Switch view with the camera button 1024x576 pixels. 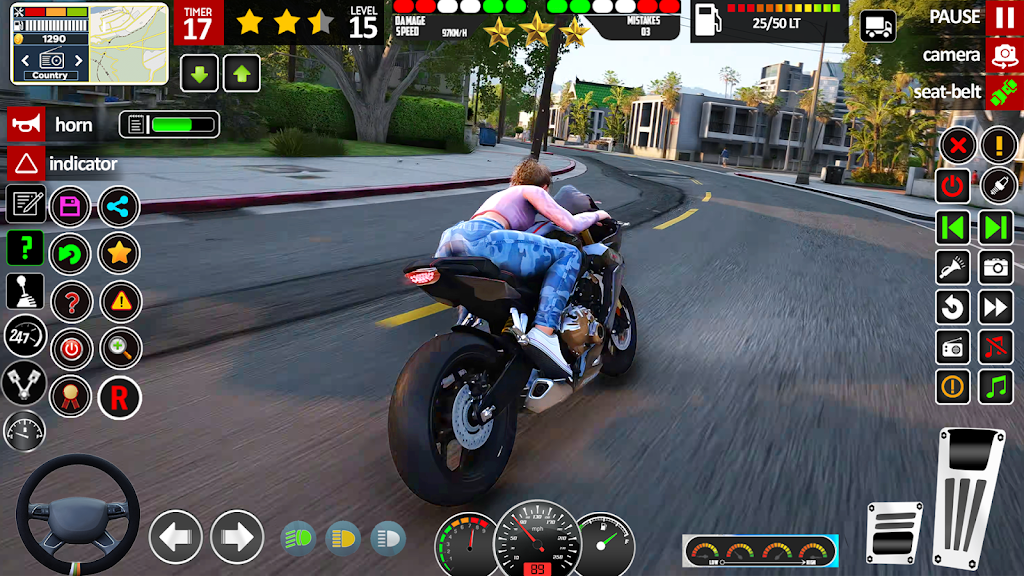[x=1002, y=55]
